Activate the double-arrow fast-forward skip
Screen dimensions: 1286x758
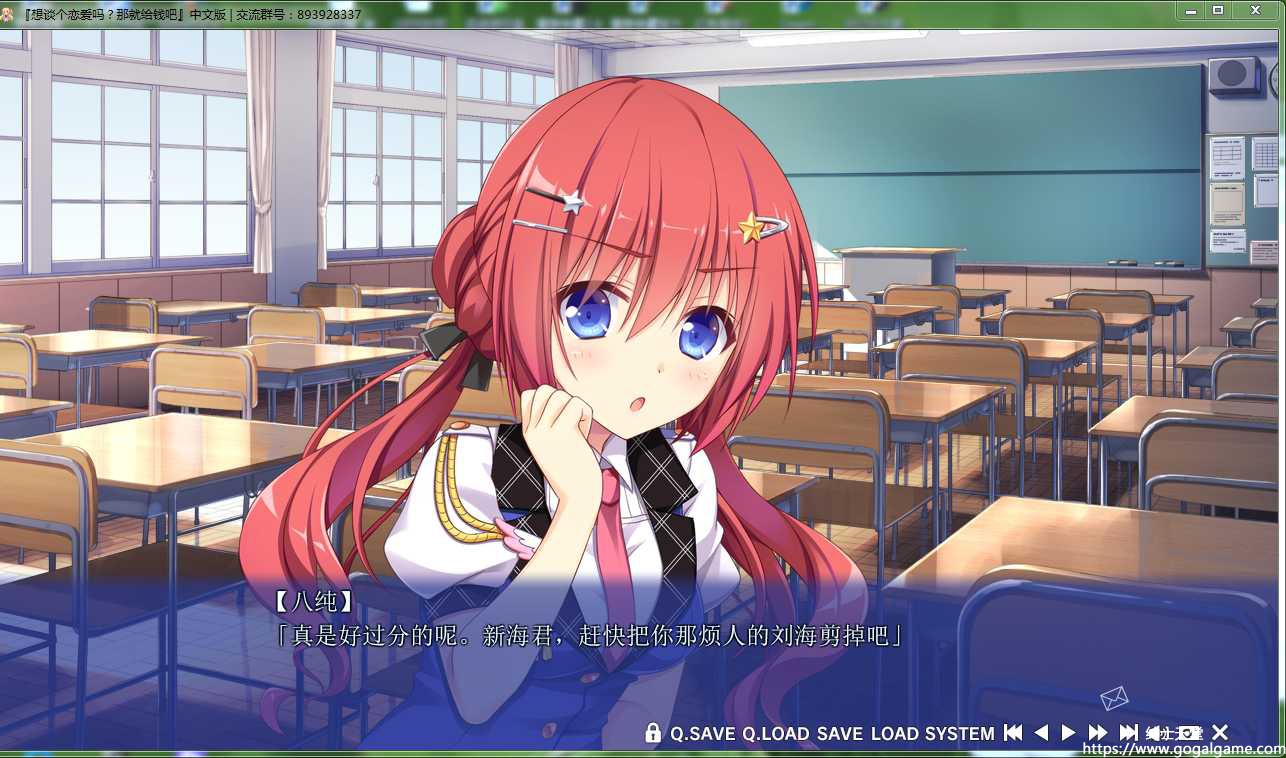point(1098,733)
